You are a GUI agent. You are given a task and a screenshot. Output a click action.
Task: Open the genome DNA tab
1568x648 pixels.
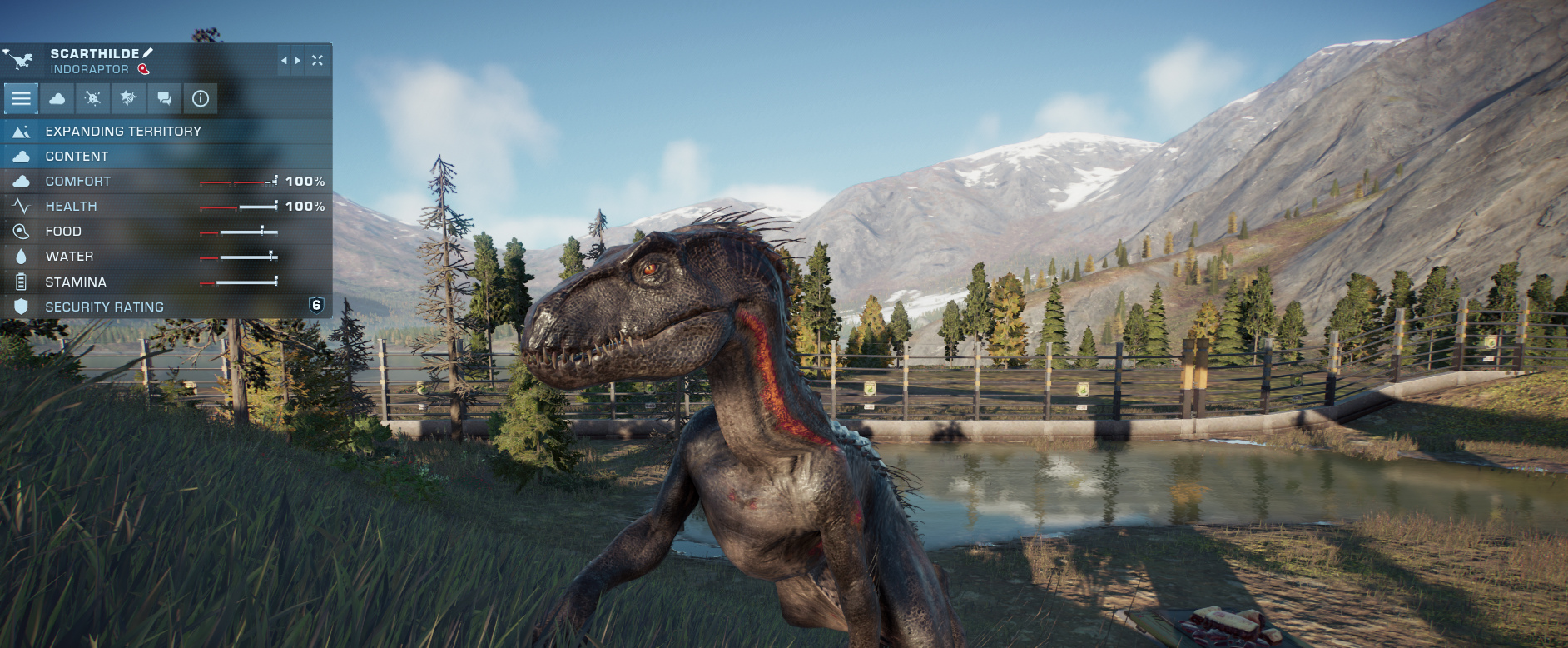(x=128, y=98)
